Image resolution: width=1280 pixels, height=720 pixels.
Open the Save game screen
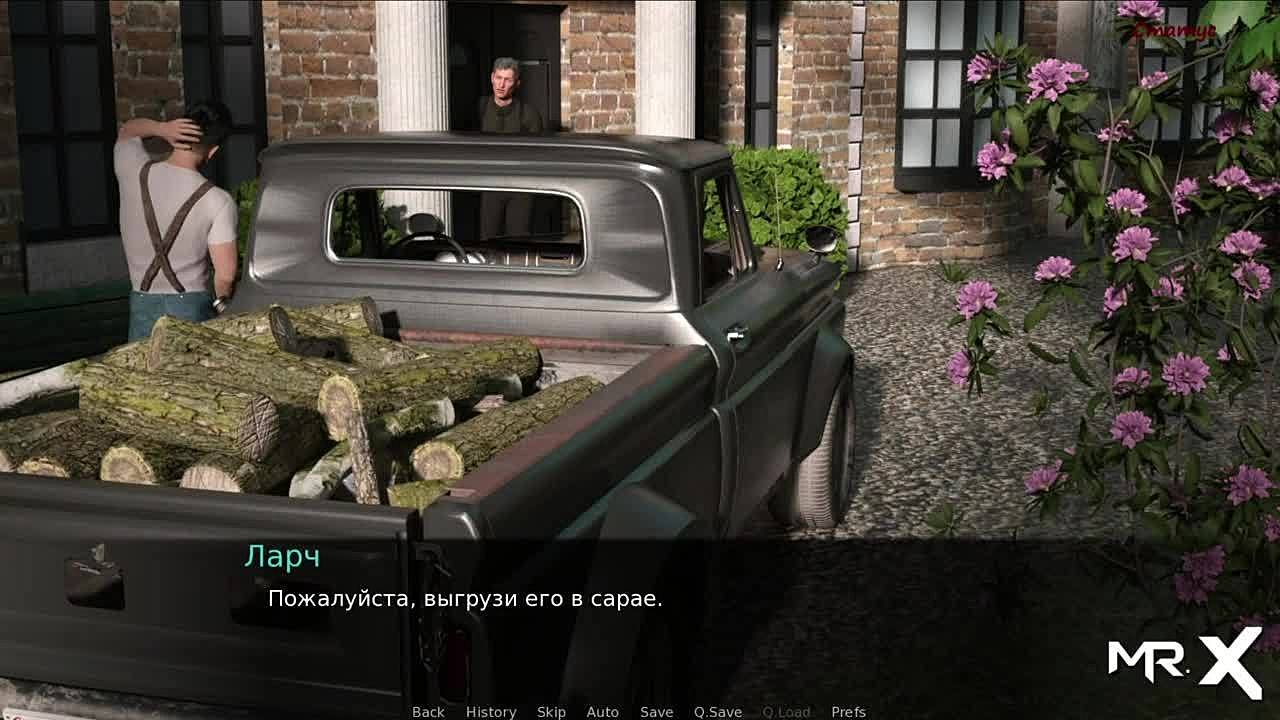click(656, 712)
